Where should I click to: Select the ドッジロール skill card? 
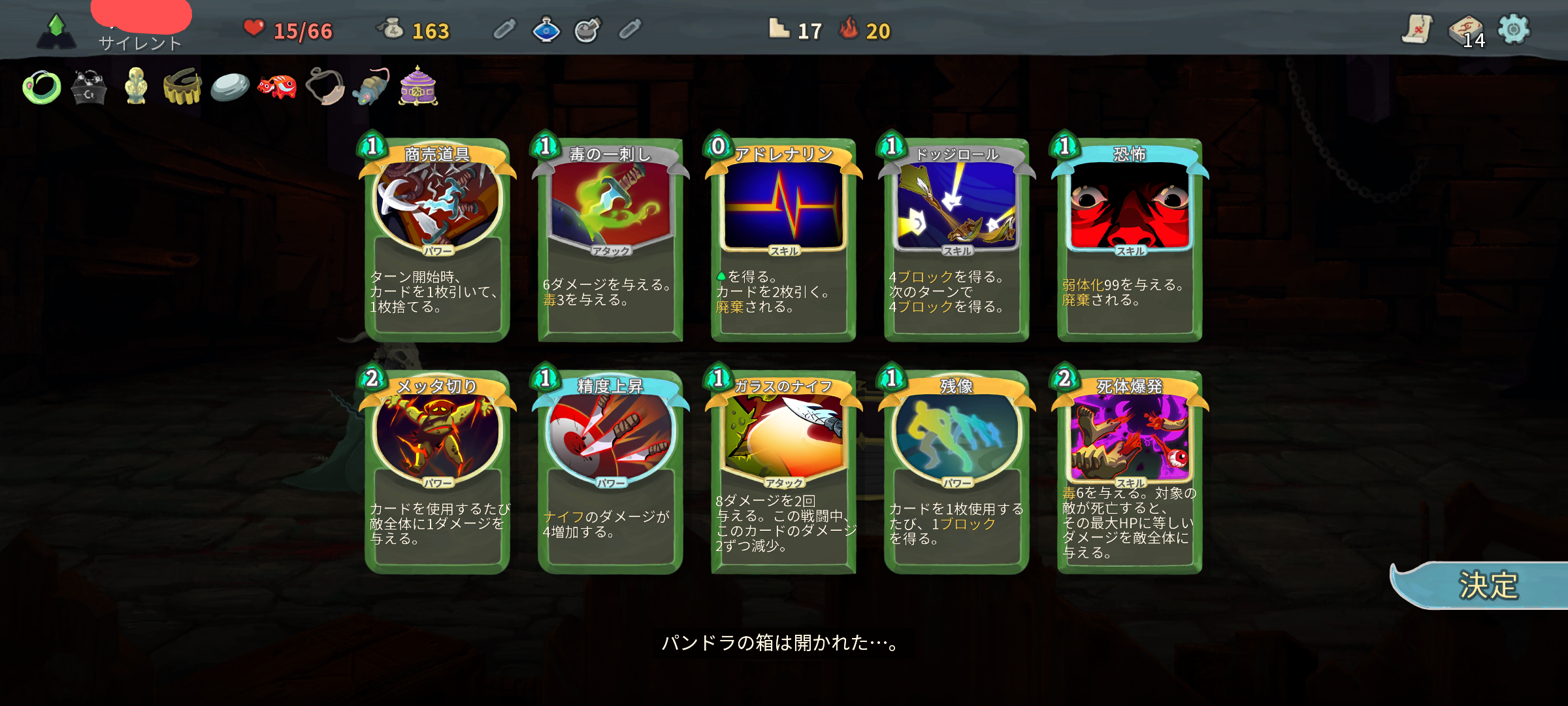coord(956,240)
